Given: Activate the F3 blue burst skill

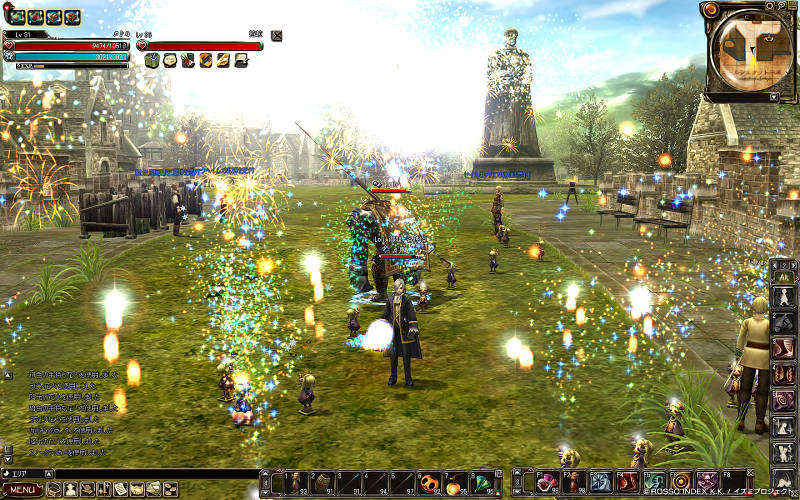Looking at the screenshot, I should [x=601, y=482].
